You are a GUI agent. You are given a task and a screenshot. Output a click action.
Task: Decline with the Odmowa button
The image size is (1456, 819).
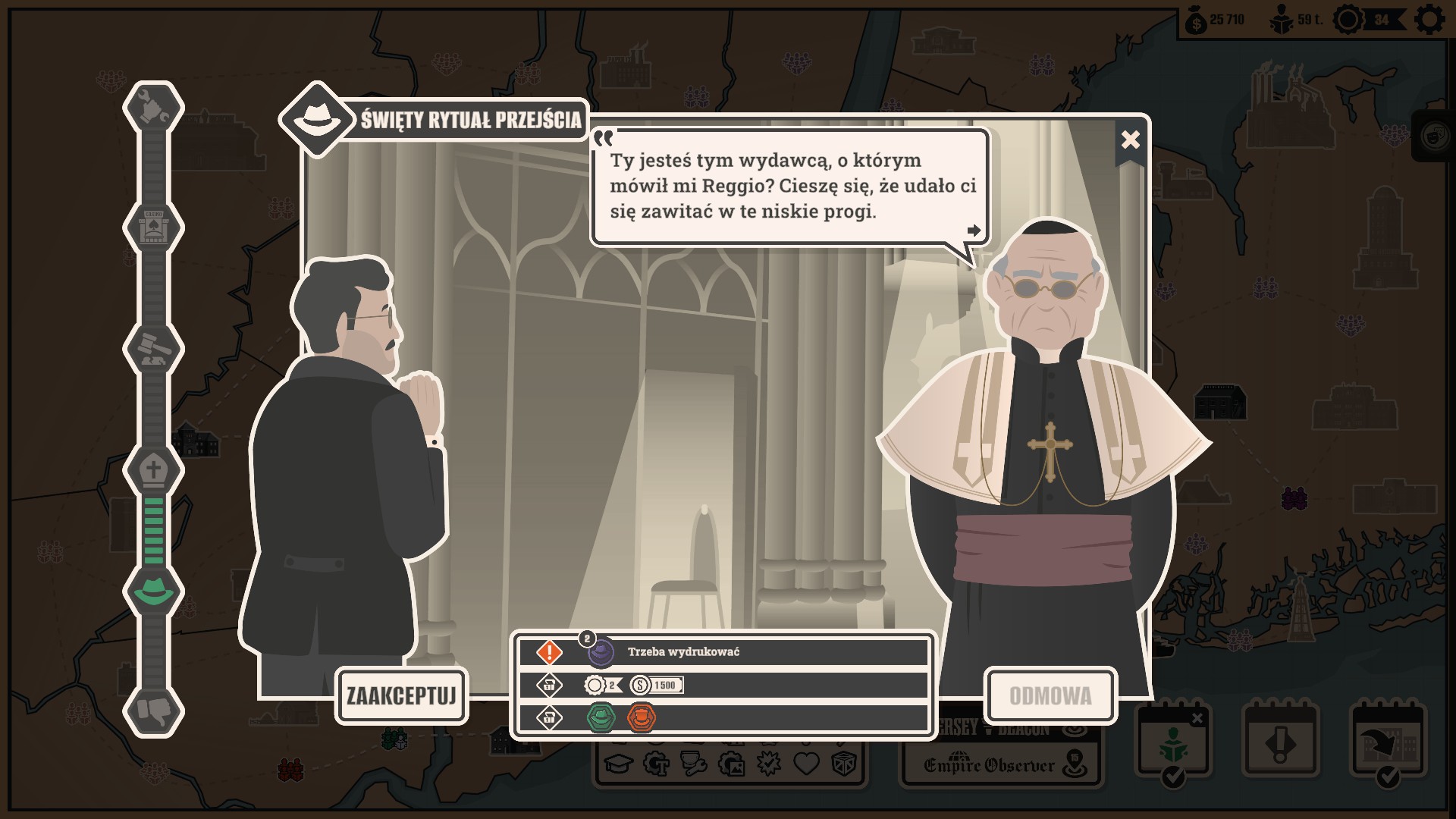click(1050, 695)
